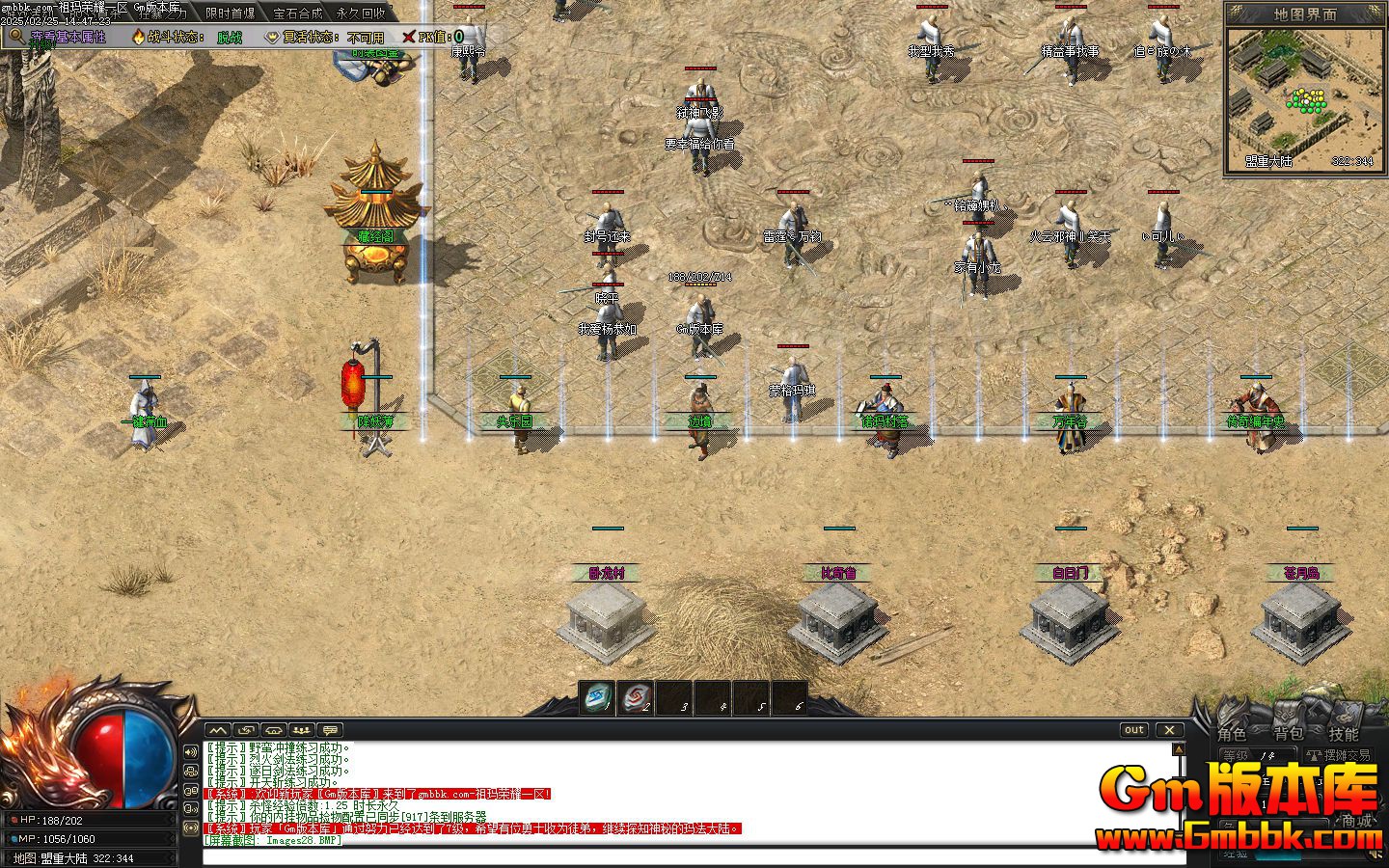Click the three-people group chat toolbar button
The height and width of the screenshot is (868, 1389).
coord(302,730)
